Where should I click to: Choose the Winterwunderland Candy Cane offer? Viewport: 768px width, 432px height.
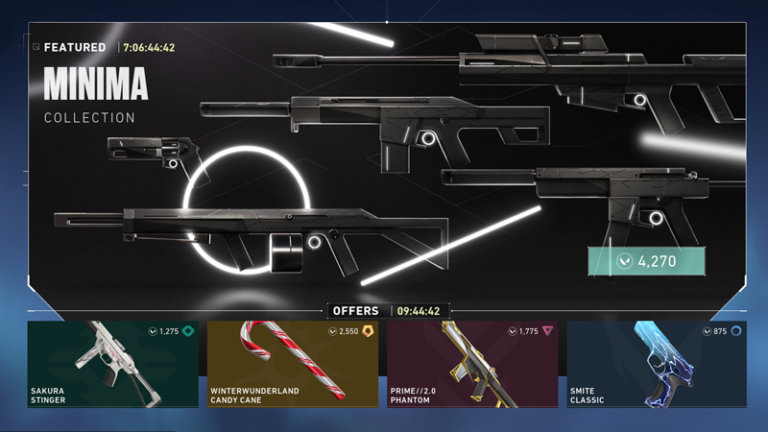pos(294,364)
